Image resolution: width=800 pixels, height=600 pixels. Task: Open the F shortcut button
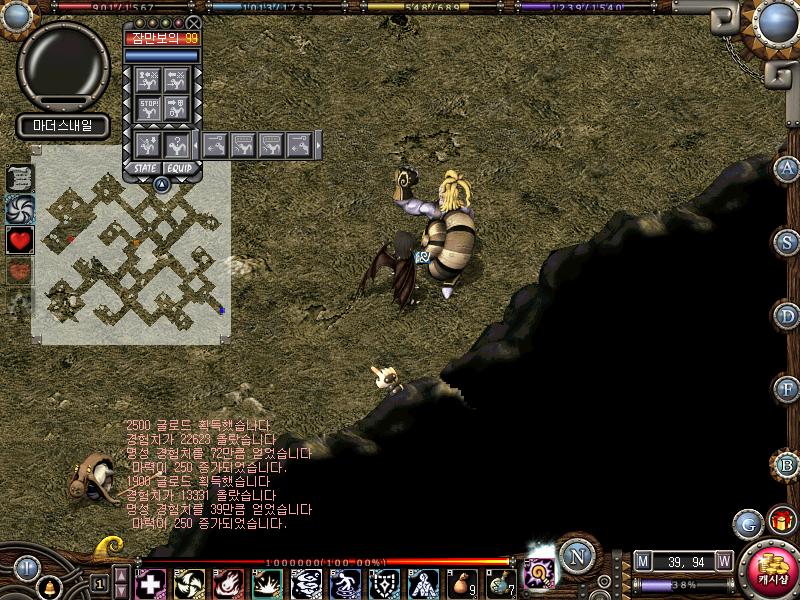[x=788, y=389]
